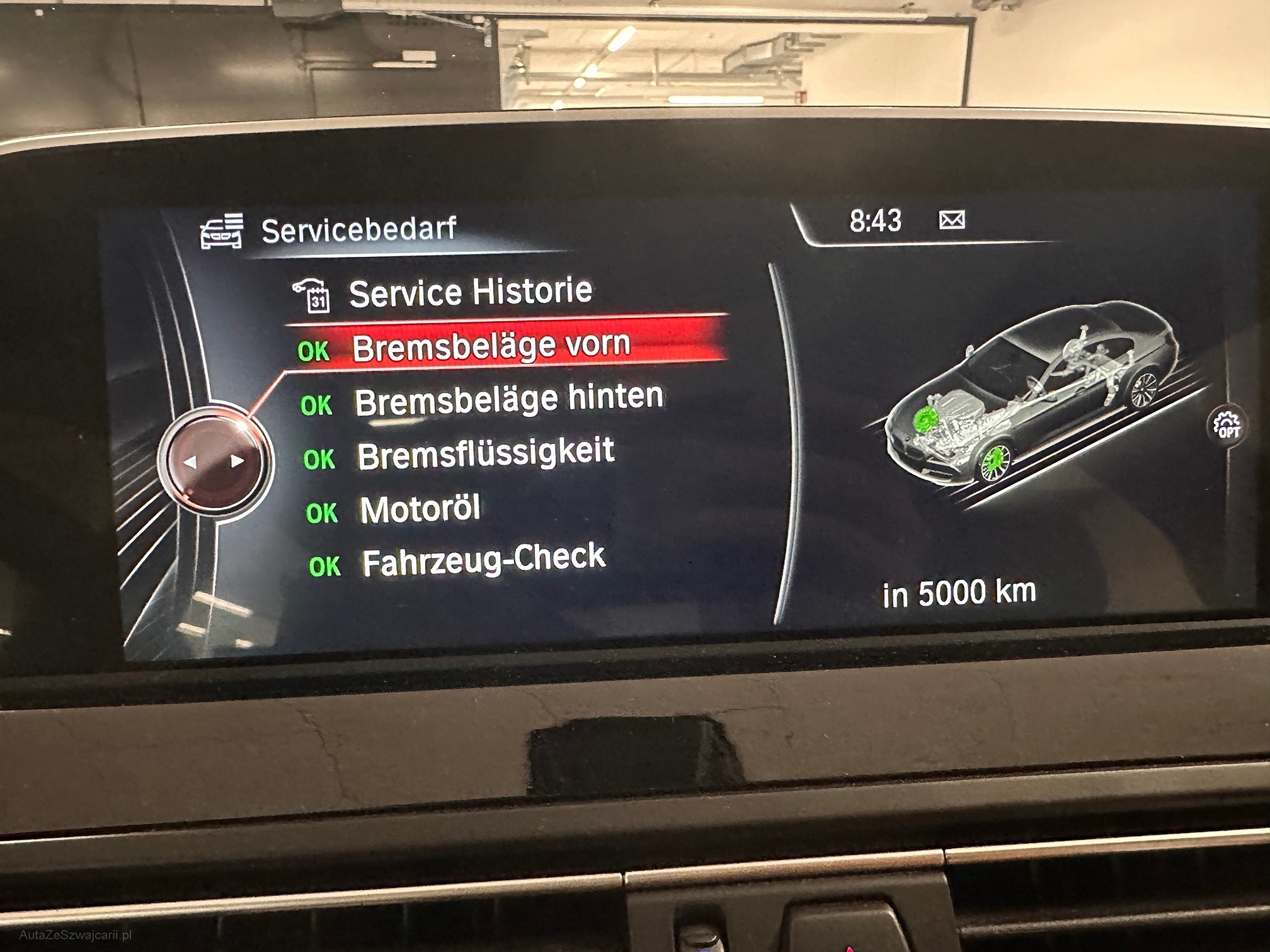Show Fahrzeug-Check service details

point(483,560)
